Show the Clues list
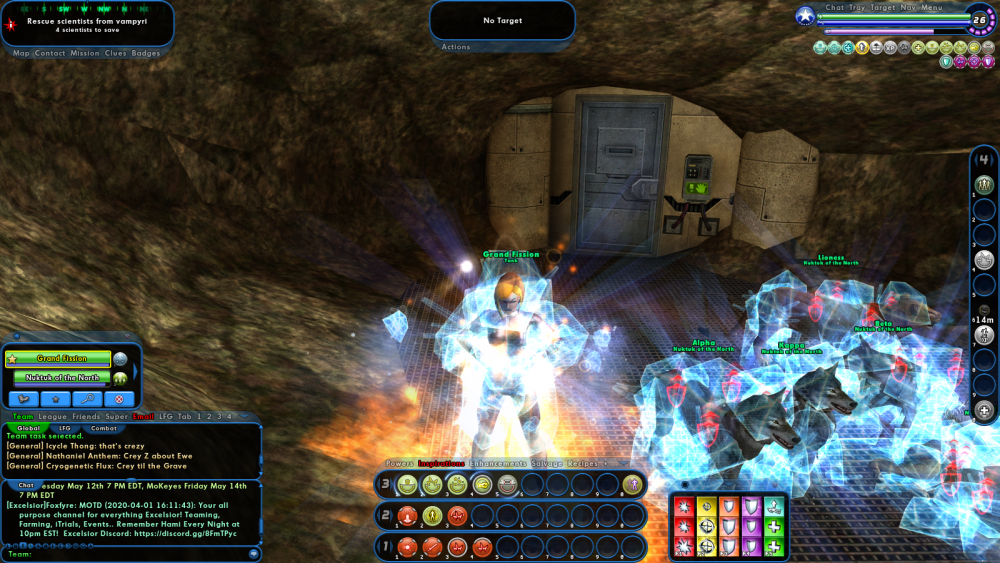The image size is (1000, 563). point(115,53)
